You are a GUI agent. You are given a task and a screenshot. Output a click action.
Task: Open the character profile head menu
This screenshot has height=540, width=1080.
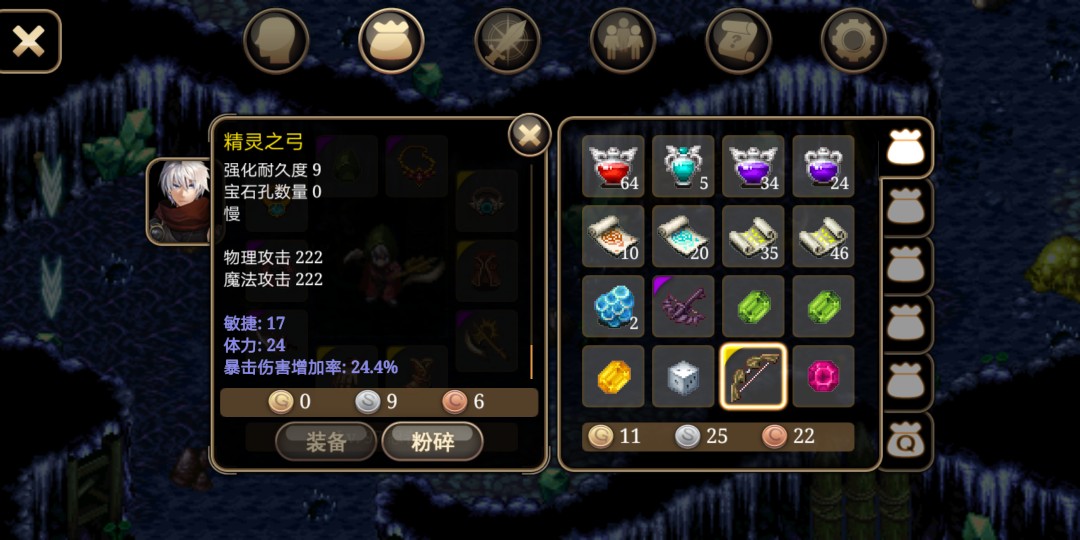(276, 41)
